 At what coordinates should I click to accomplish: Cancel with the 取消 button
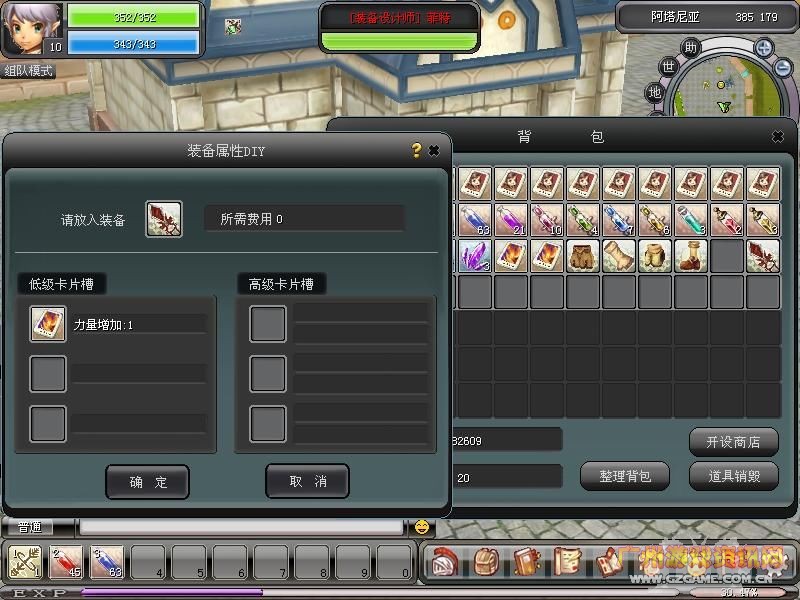pyautogui.click(x=307, y=482)
